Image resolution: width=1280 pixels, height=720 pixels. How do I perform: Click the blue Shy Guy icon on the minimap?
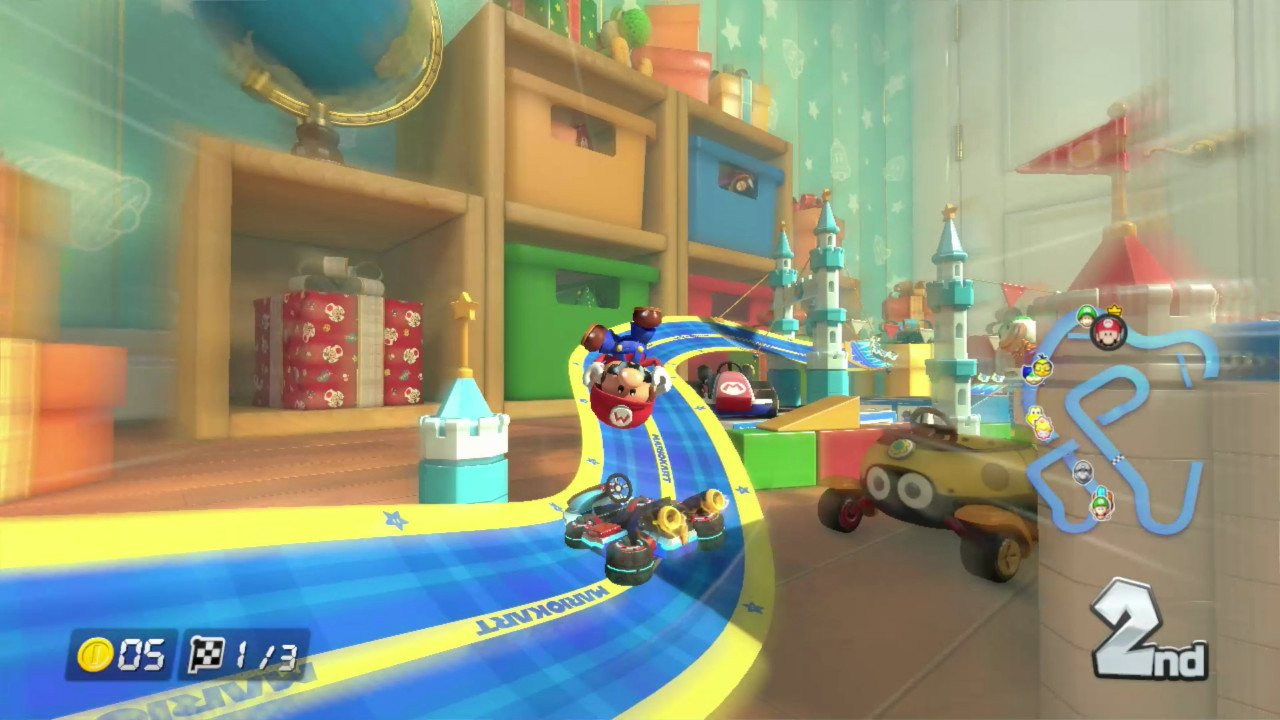click(x=1027, y=374)
